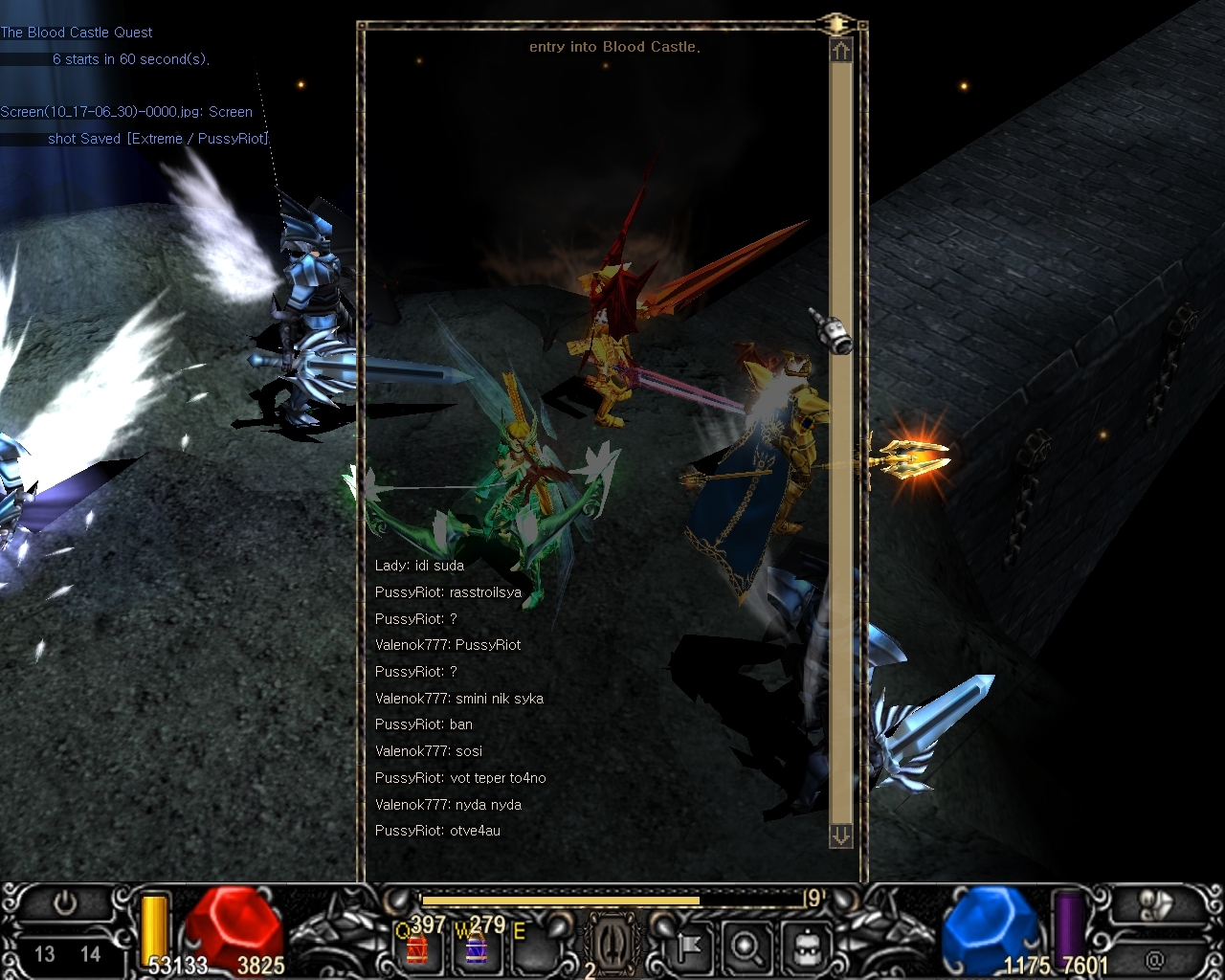Open the top button in the bottom-right panel
Image resolution: width=1225 pixels, height=980 pixels.
(1155, 904)
